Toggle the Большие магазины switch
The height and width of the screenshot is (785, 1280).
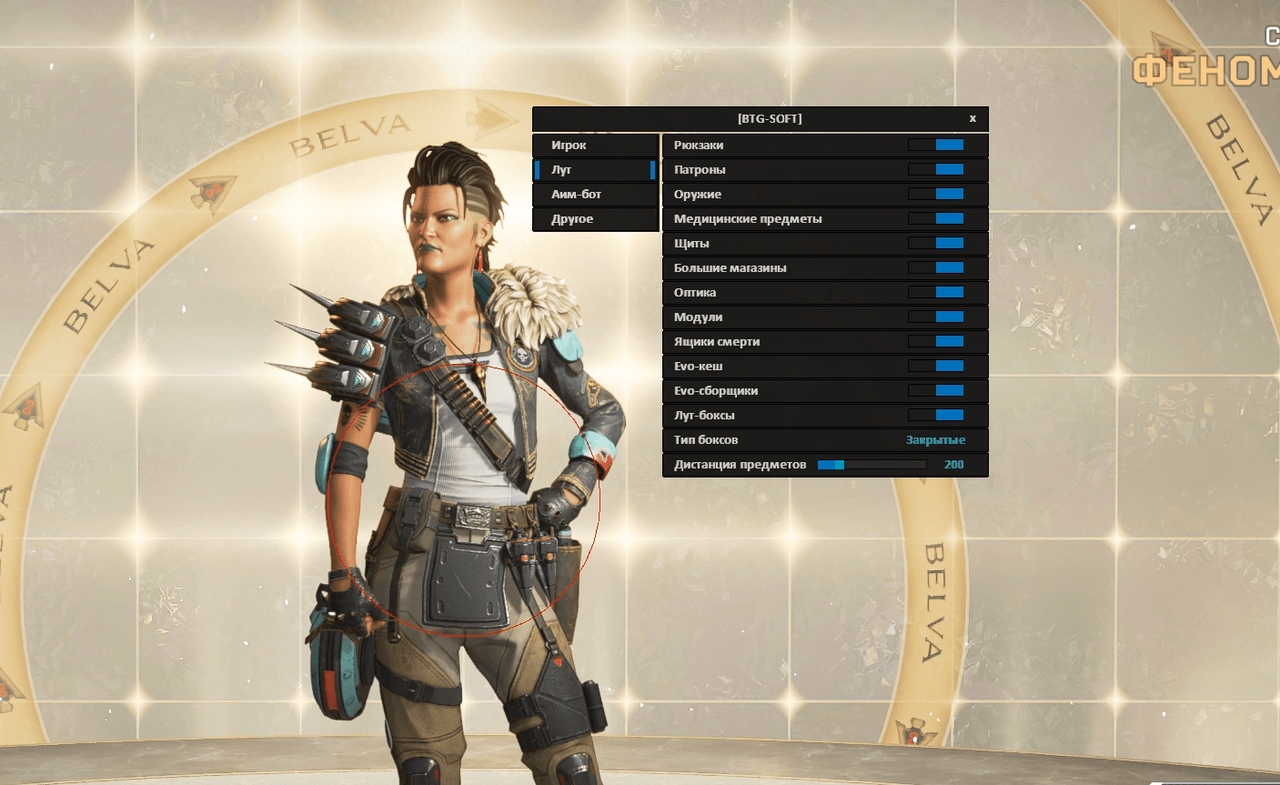coord(936,268)
